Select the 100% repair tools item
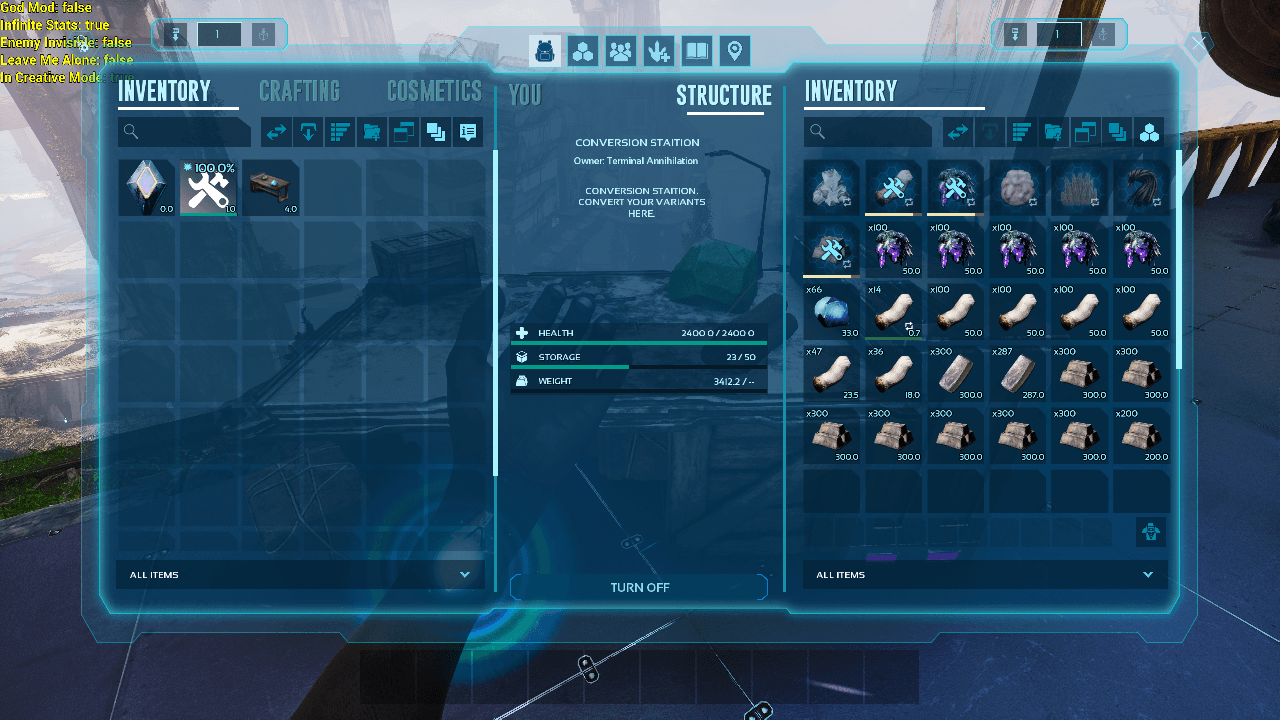1280x720 pixels. click(x=209, y=188)
